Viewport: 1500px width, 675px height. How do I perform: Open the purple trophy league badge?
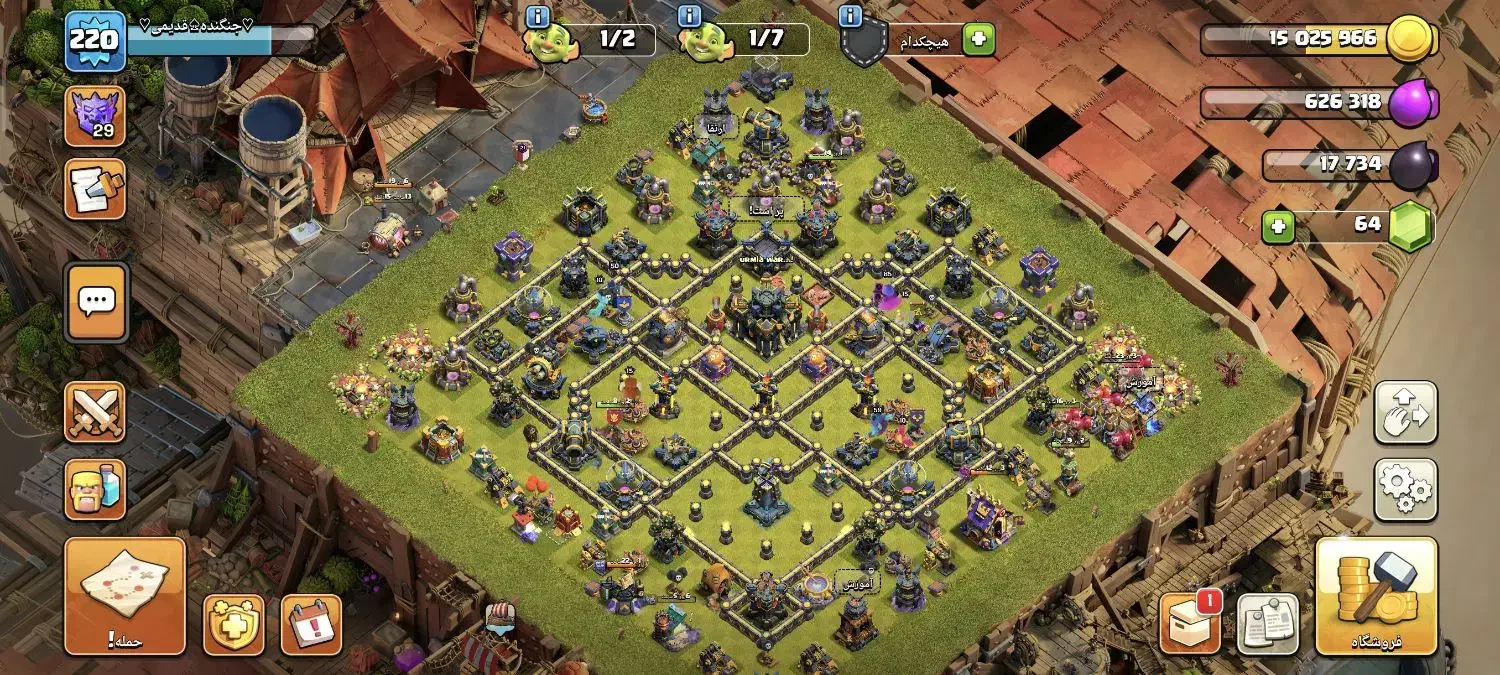pos(95,116)
